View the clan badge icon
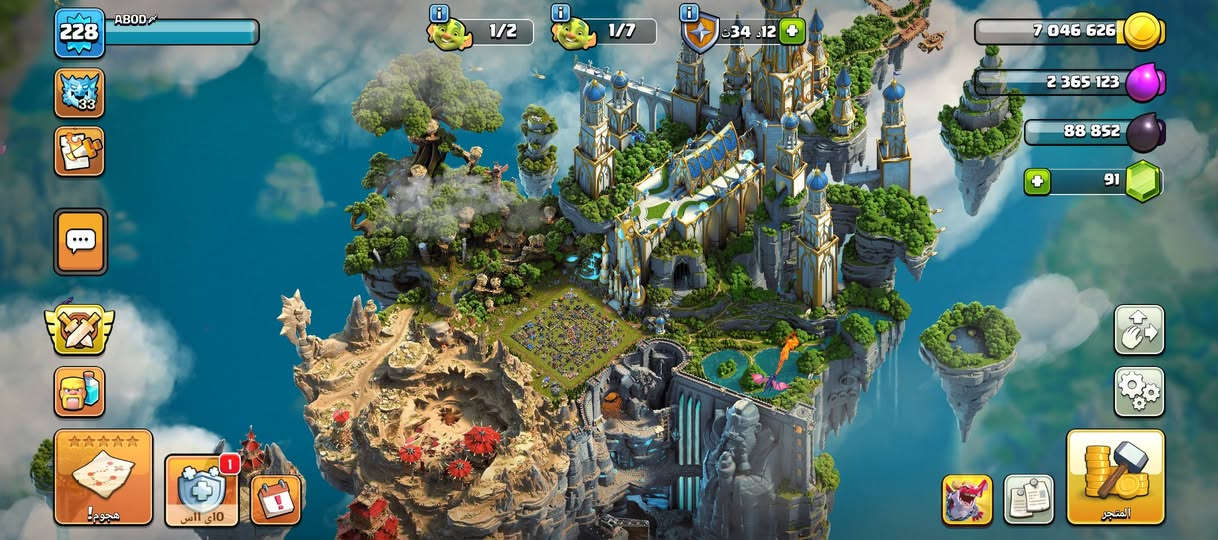This screenshot has height=540, width=1218. [x=79, y=93]
